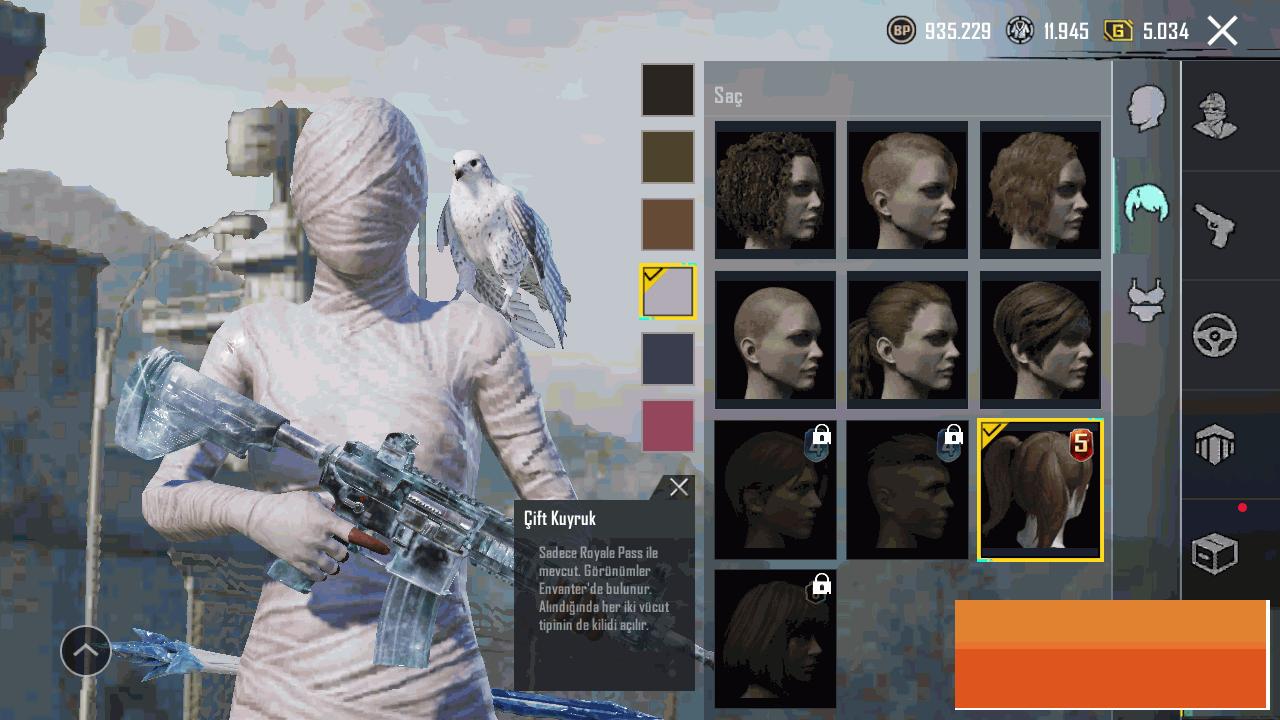Apply the pink-red hair color swatch
This screenshot has height=720, width=1280.
tap(668, 426)
